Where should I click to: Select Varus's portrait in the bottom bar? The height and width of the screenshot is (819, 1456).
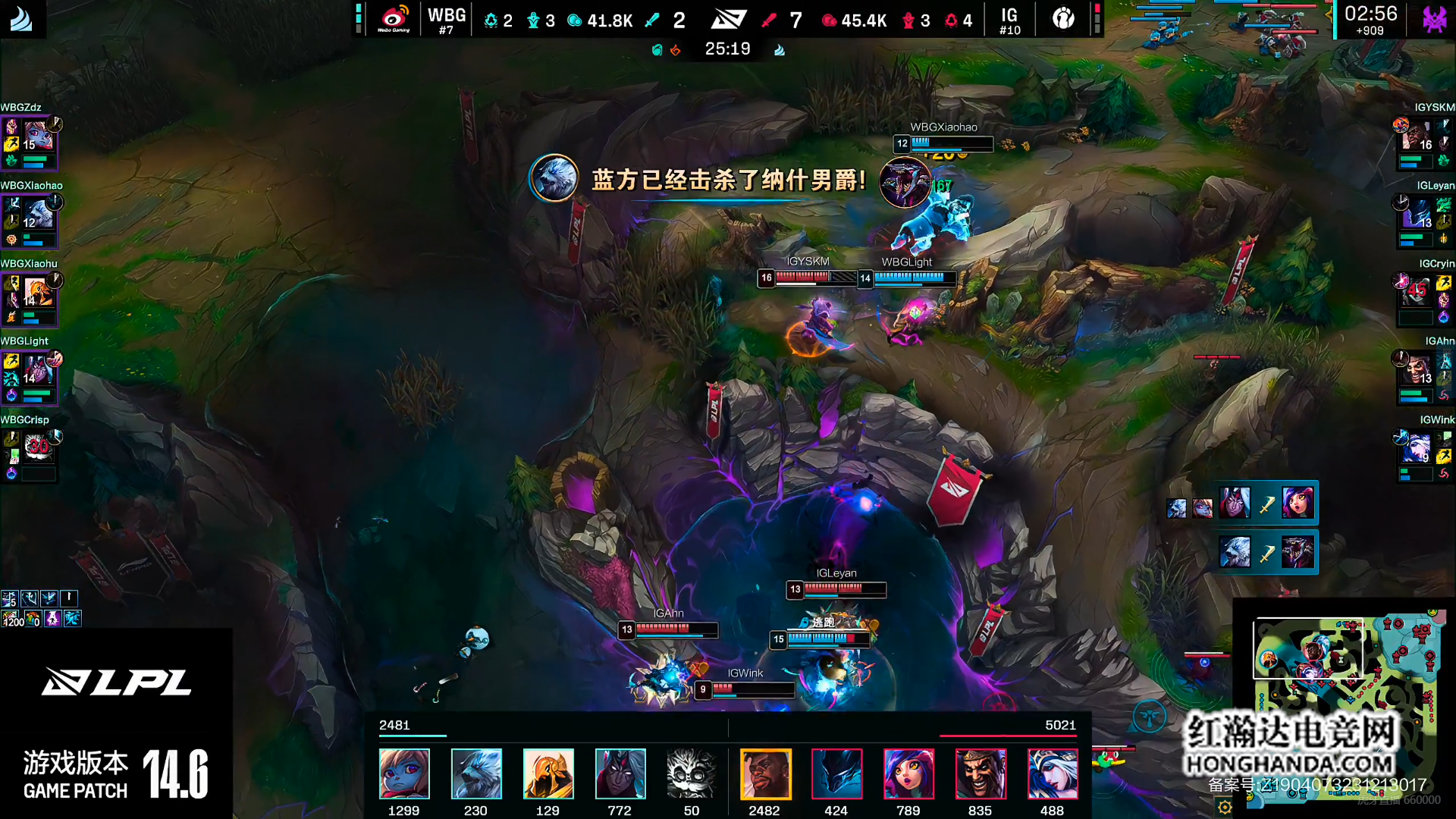coord(620,773)
